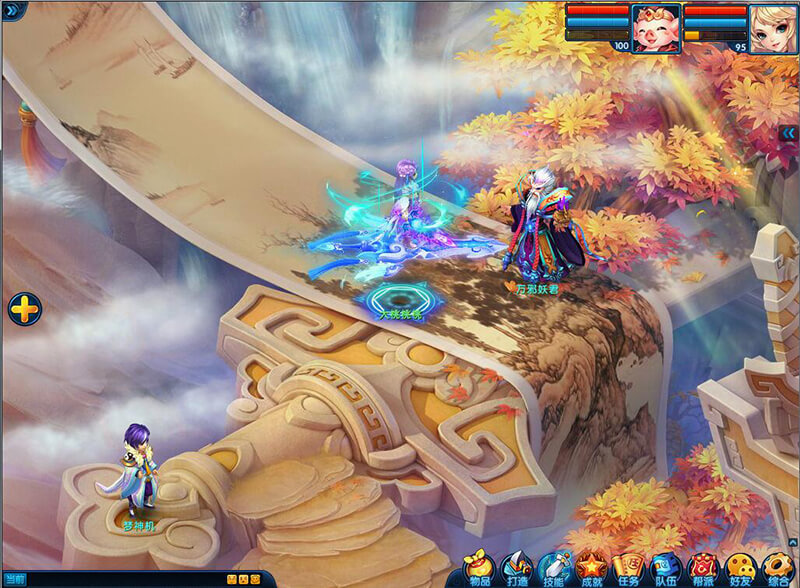Open the 物品 inventory bag

(x=480, y=568)
